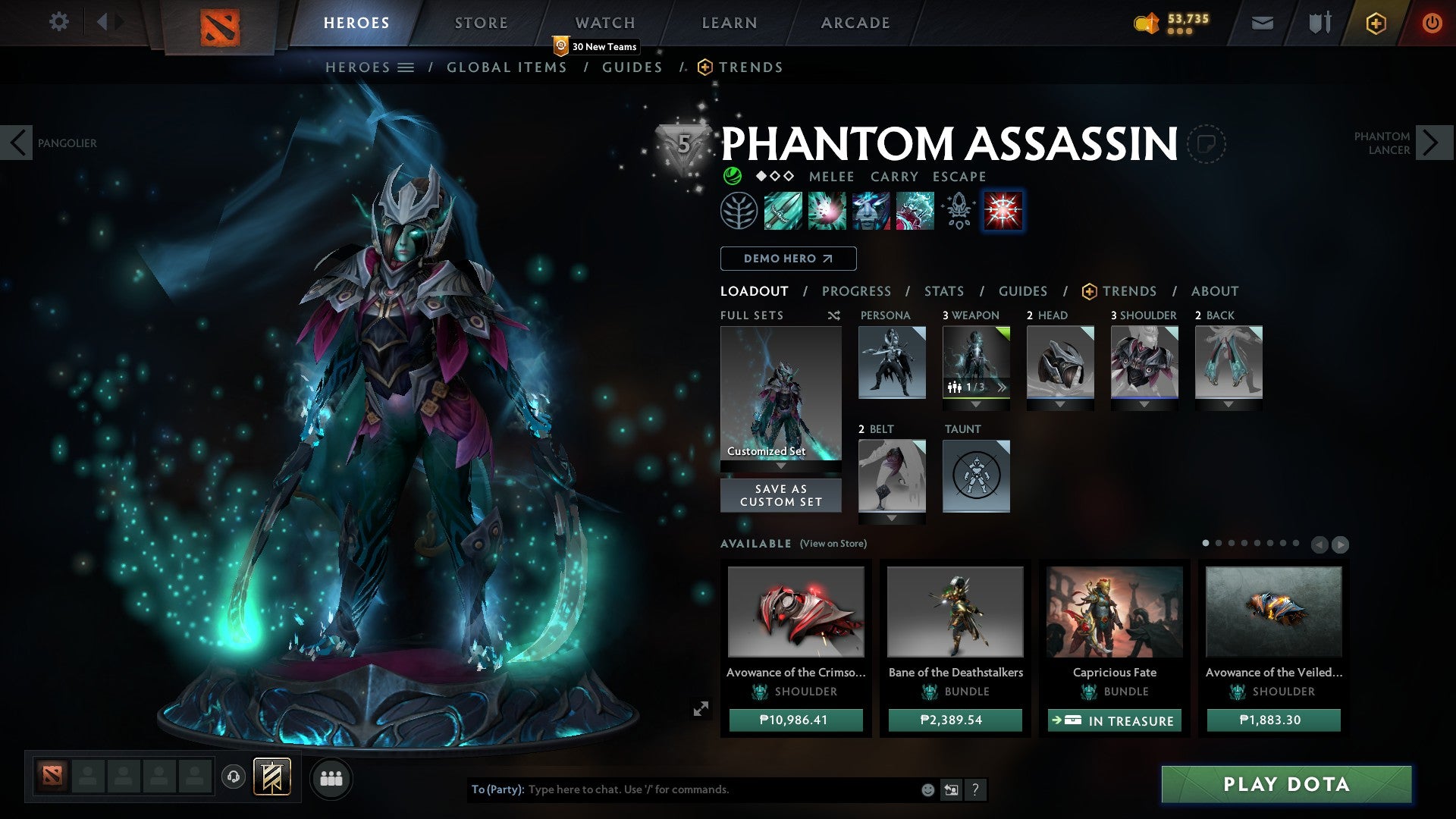The width and height of the screenshot is (1456, 819).
Task: Open the Dota Plus hexagon icon
Action: coord(1375,23)
